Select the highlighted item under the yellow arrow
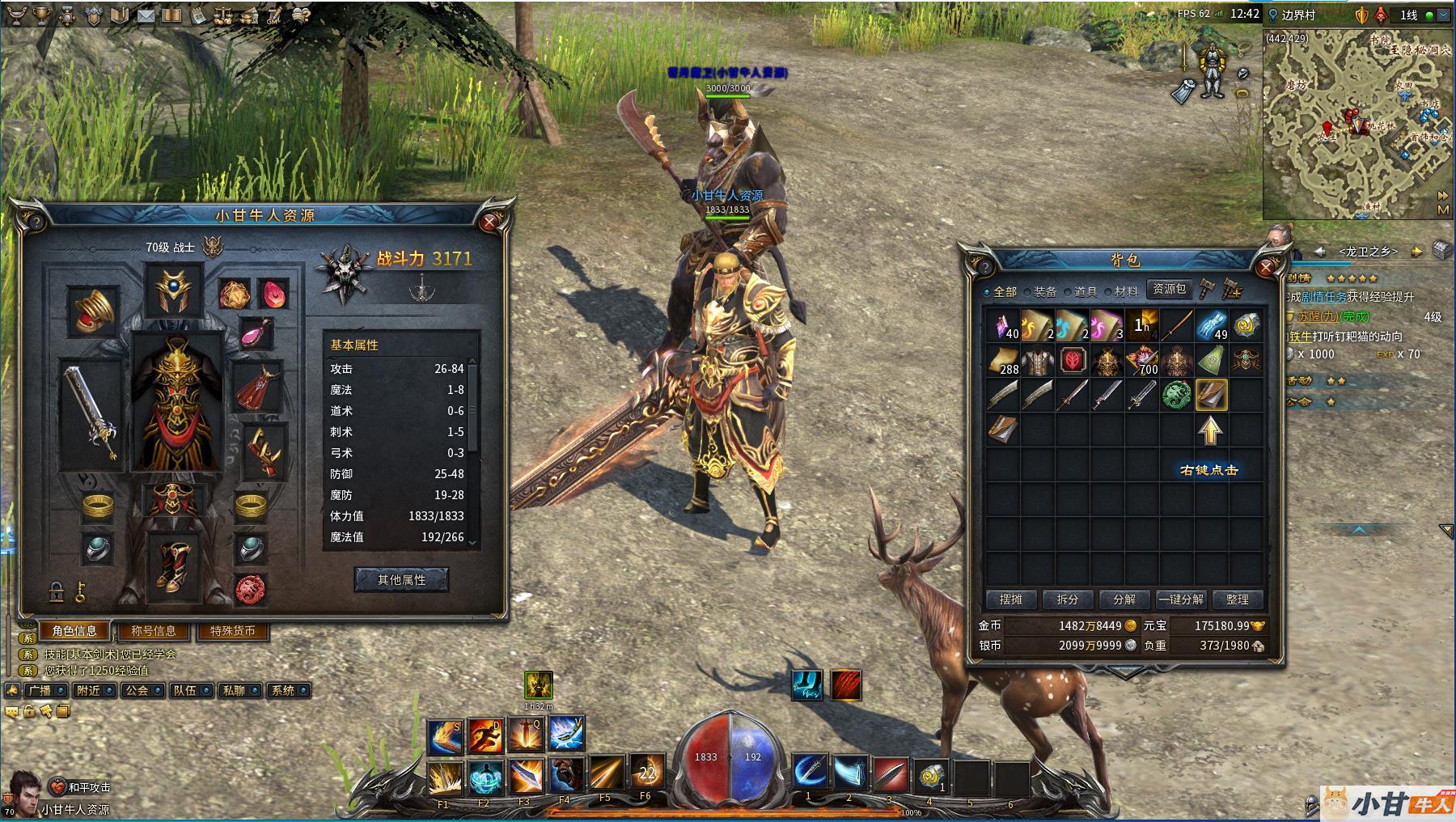The width and height of the screenshot is (1456, 822). (x=1211, y=395)
